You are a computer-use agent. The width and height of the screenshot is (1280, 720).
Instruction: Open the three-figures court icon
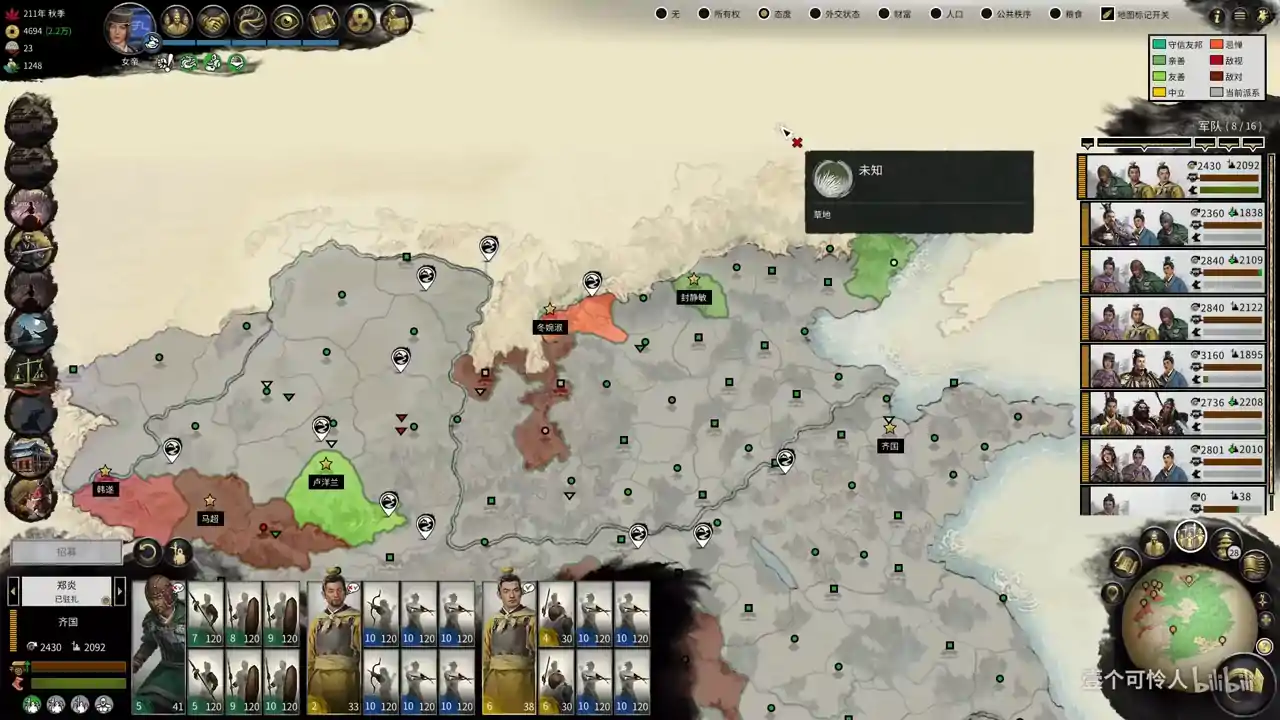(177, 20)
